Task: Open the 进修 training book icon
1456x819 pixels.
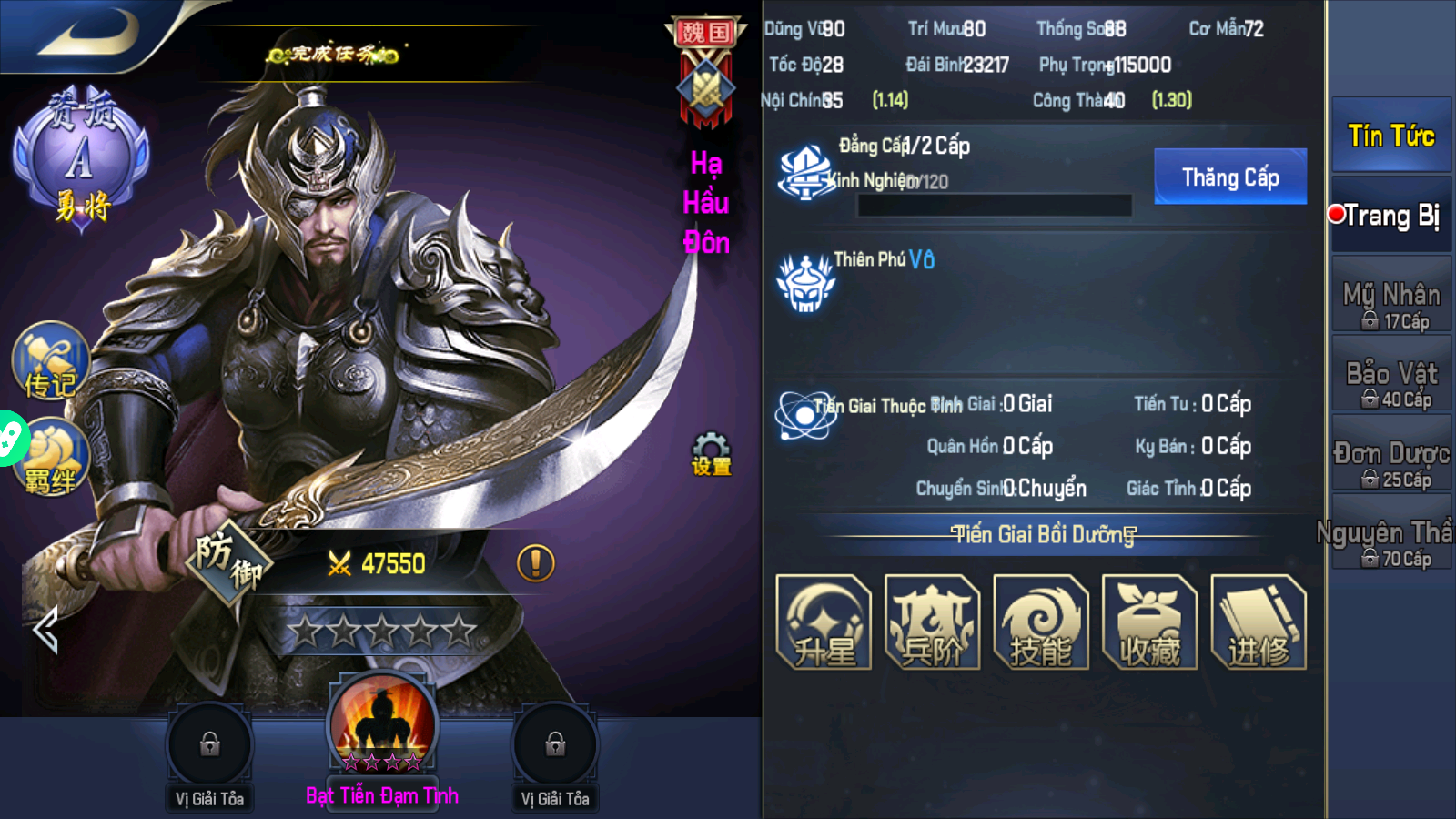Action: point(1259,622)
